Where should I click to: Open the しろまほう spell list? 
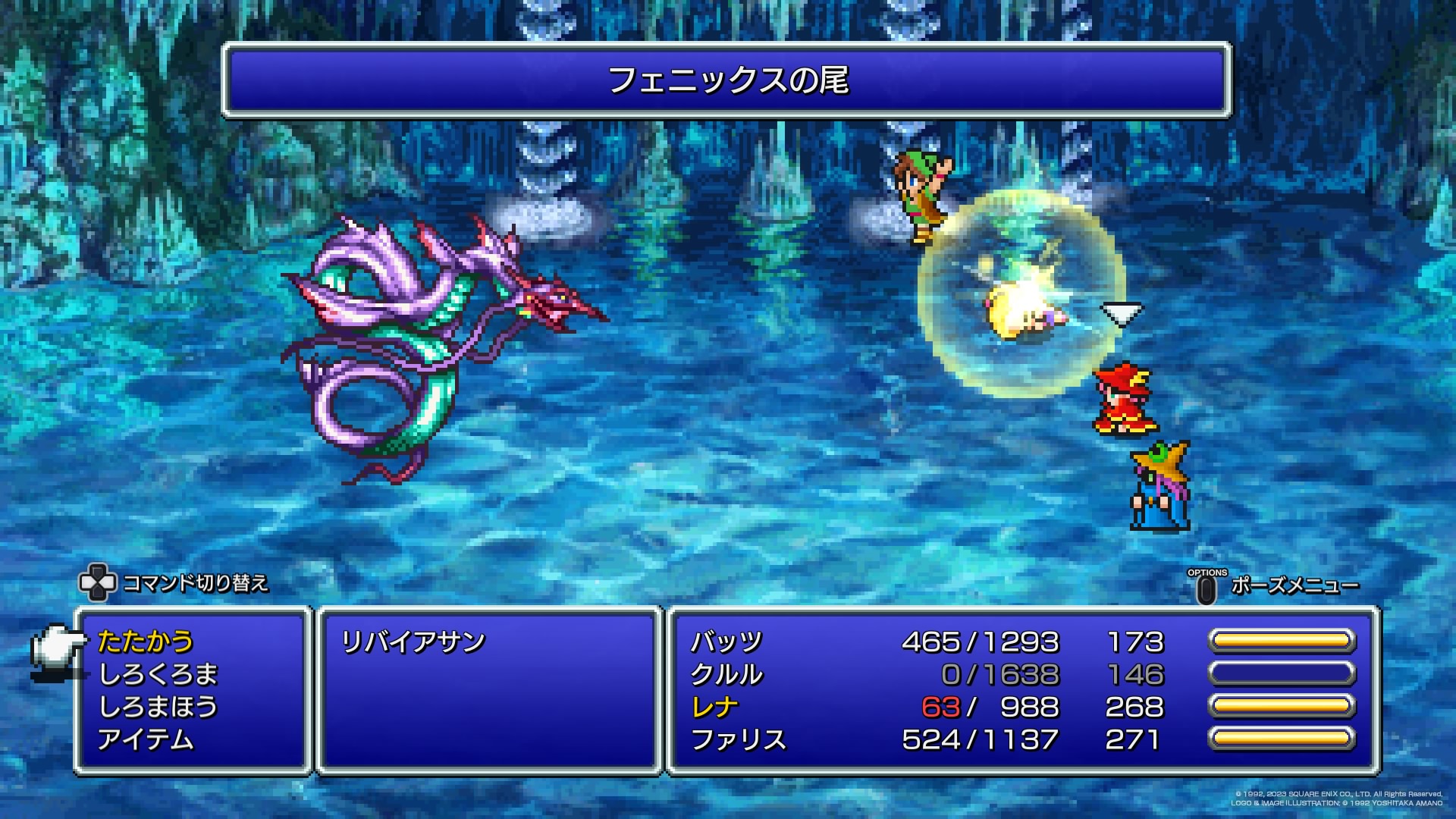pyautogui.click(x=158, y=707)
